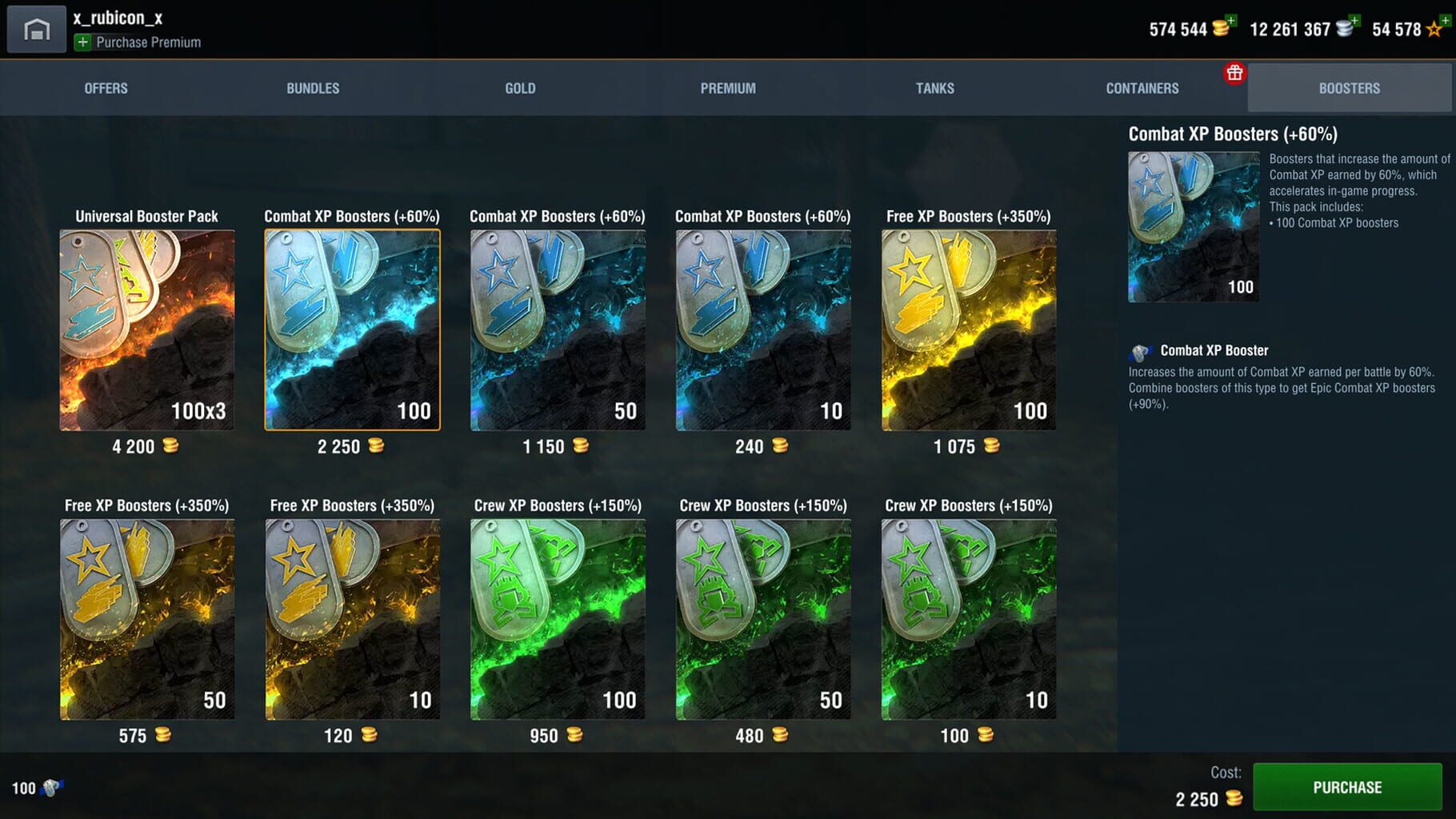Switch to the OFFERS tab
The height and width of the screenshot is (819, 1456).
point(106,88)
